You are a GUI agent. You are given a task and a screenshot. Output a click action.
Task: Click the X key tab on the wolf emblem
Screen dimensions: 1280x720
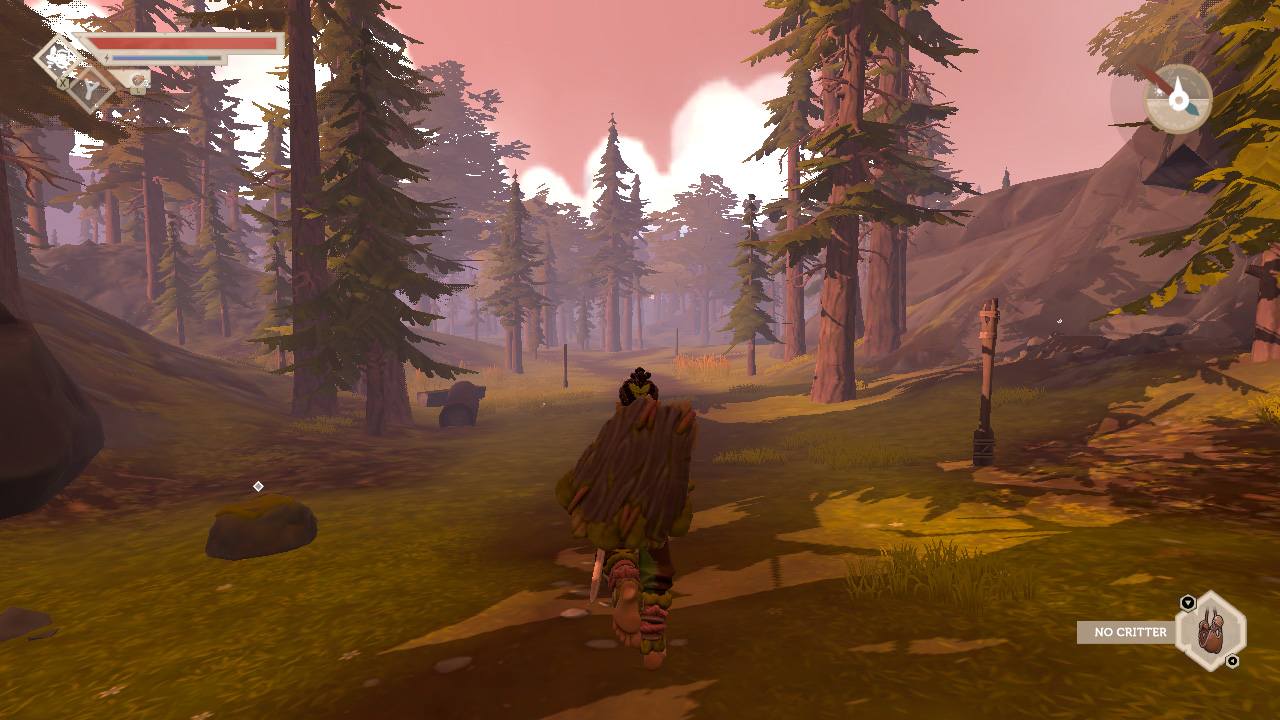pos(62,84)
